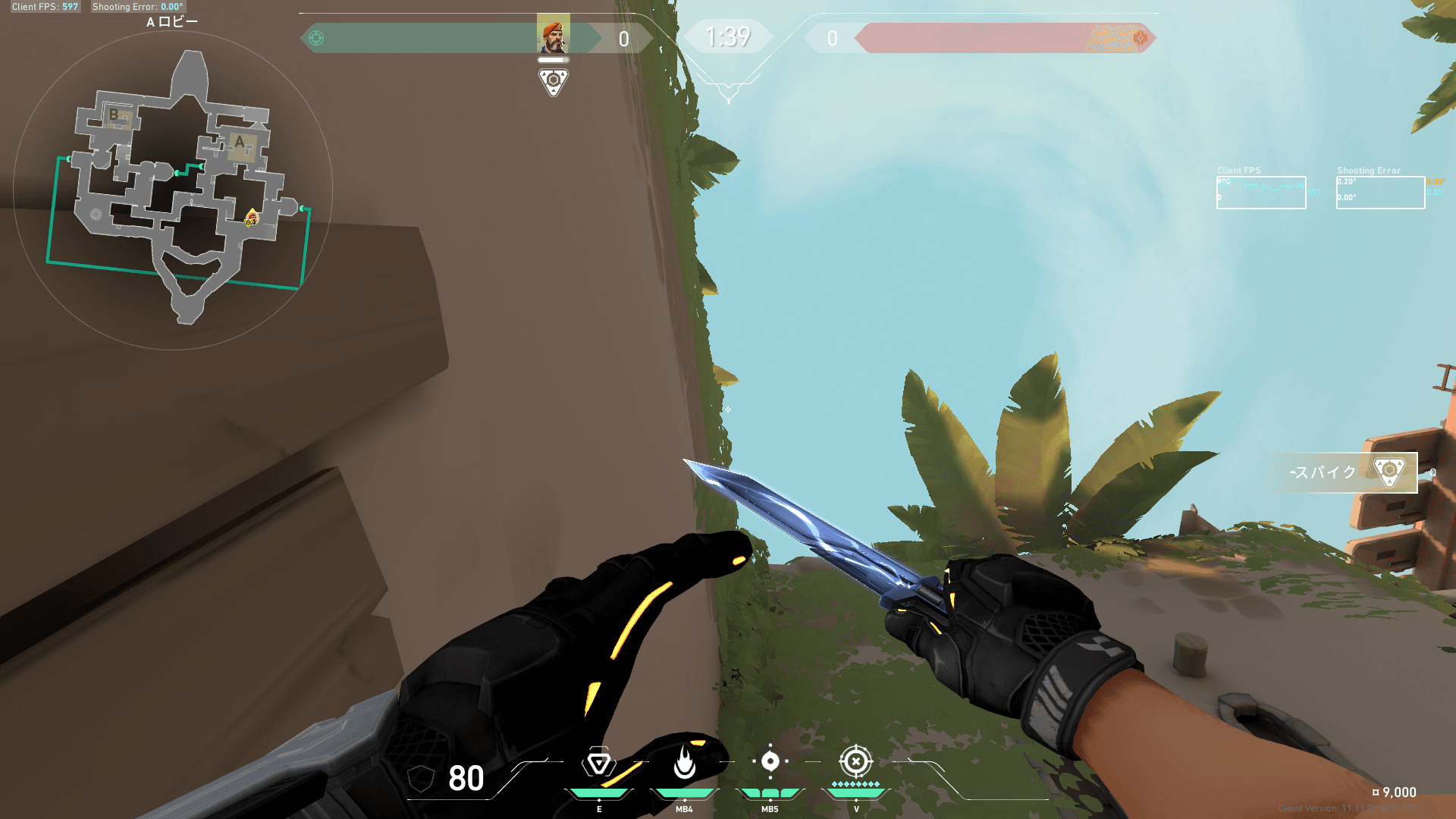Click the circular minimap
Viewport: 1456px width, 819px height.
[173, 190]
